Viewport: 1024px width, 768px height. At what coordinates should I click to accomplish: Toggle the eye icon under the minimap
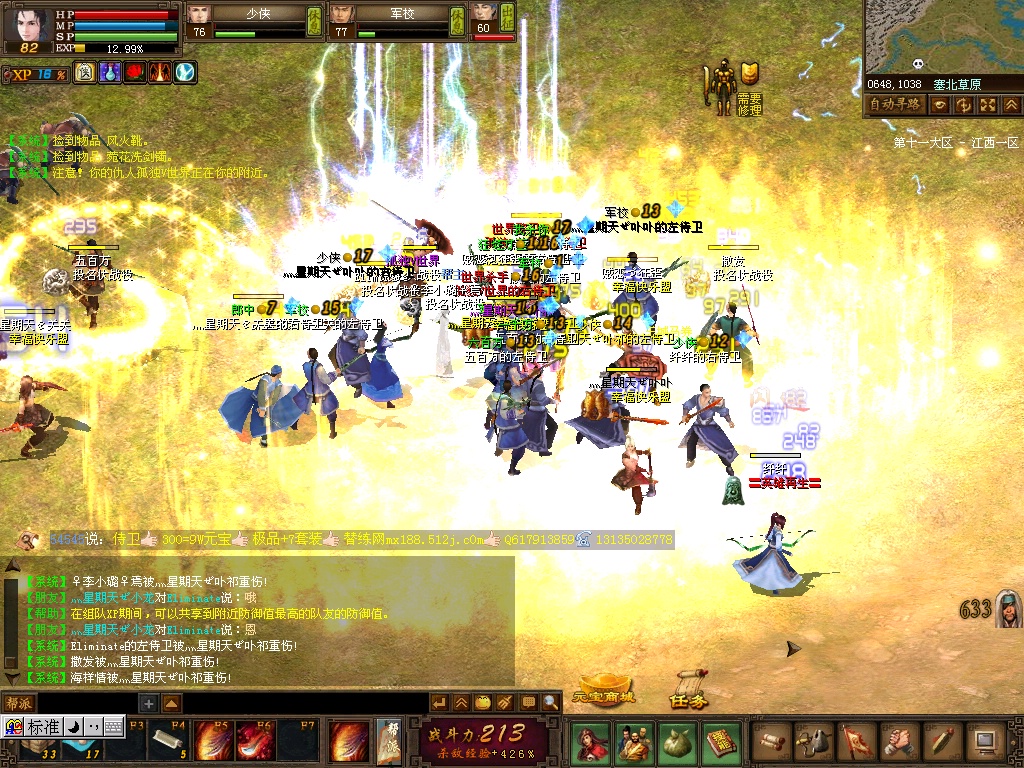pos(940,104)
